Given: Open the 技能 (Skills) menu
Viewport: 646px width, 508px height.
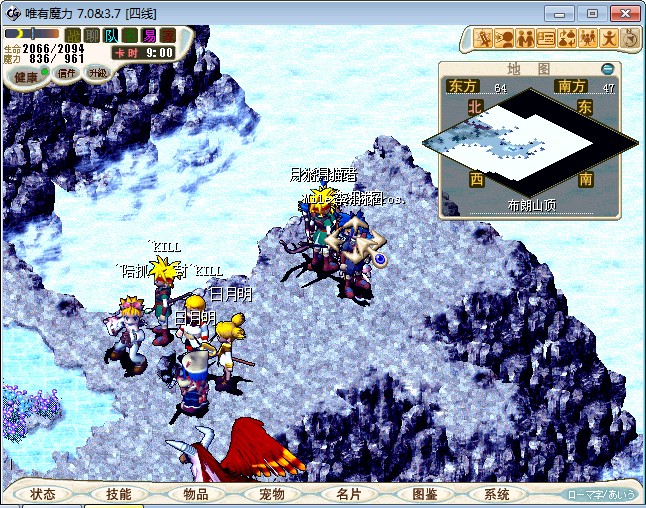Looking at the screenshot, I should tap(118, 494).
